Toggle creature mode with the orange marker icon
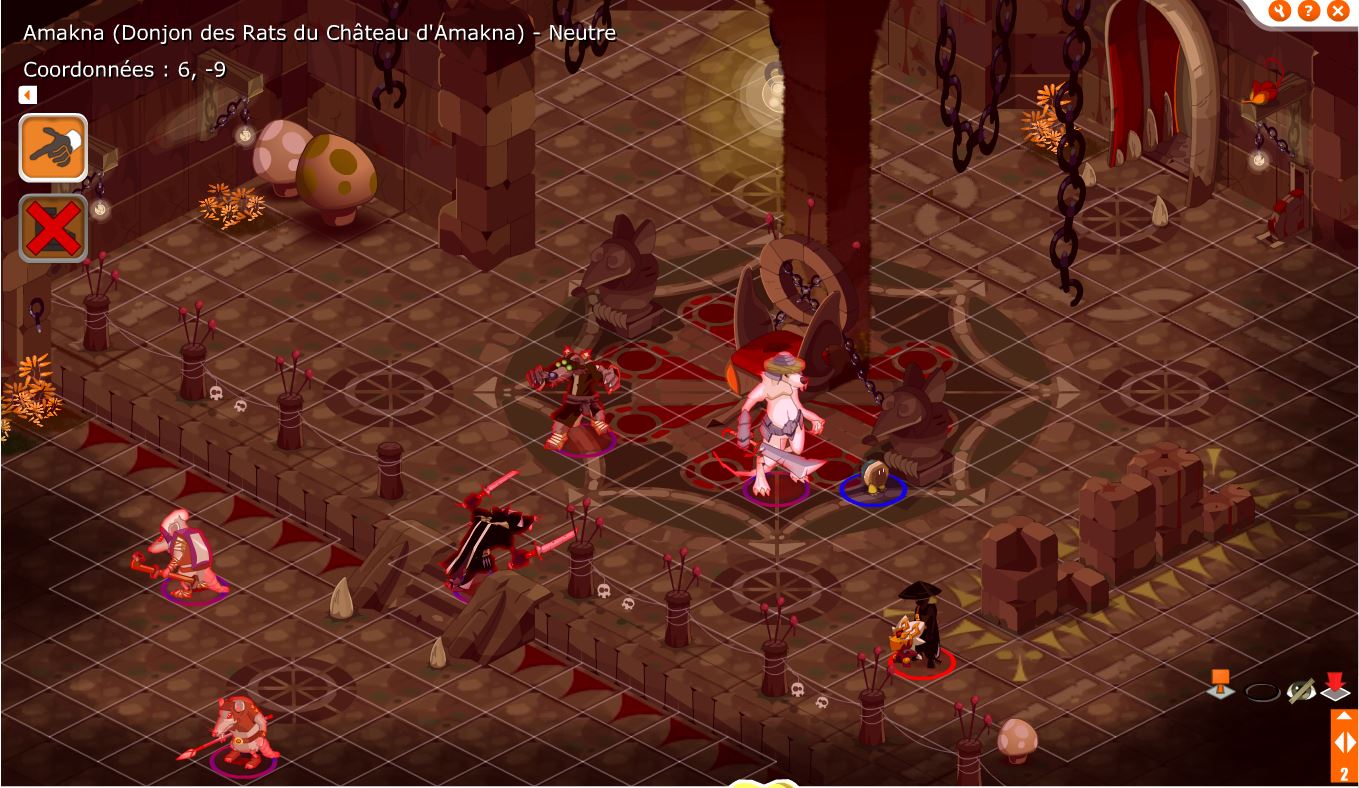This screenshot has width=1359, height=788. [x=1220, y=685]
